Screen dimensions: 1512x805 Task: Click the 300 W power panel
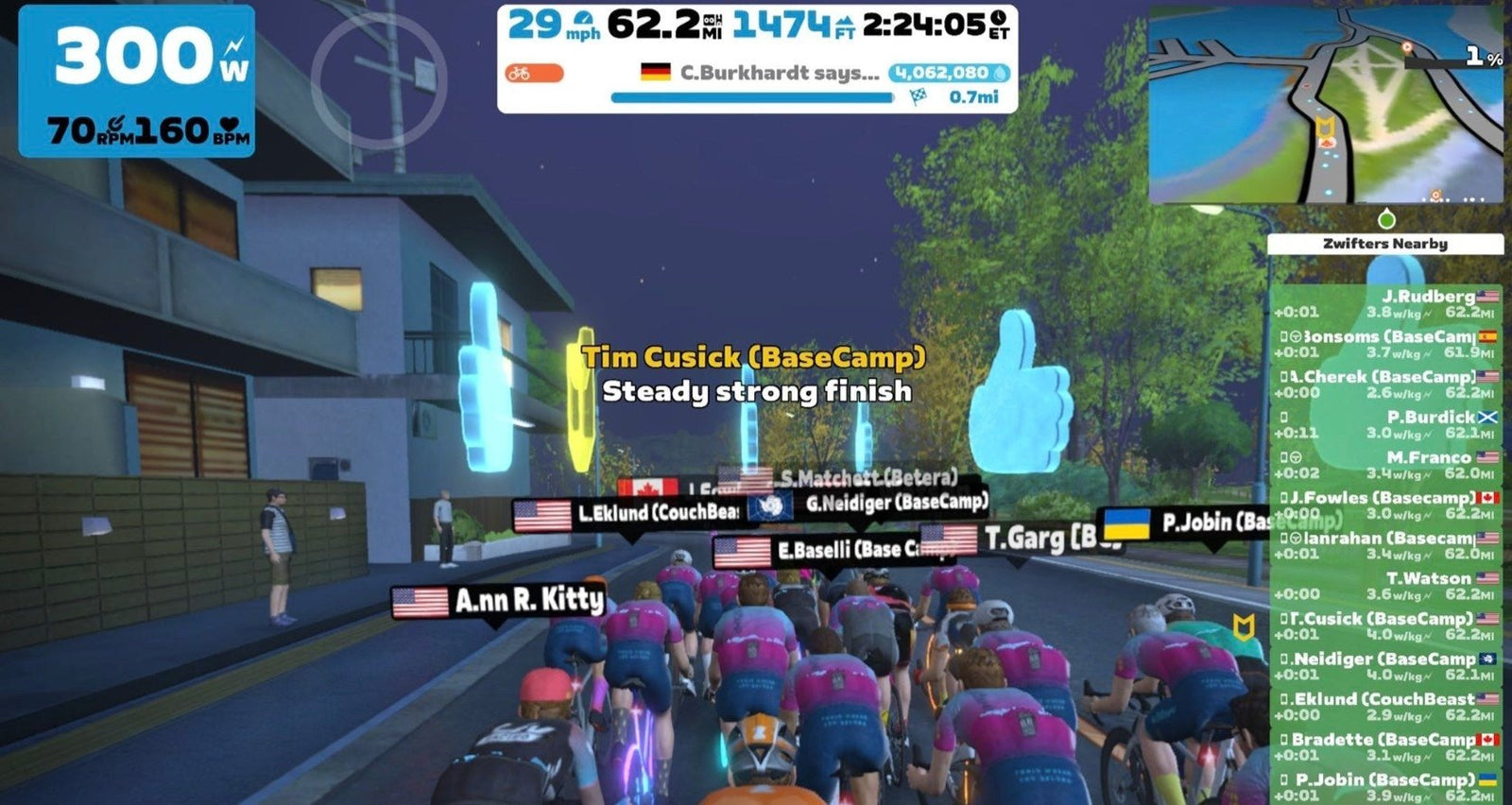coord(137,80)
